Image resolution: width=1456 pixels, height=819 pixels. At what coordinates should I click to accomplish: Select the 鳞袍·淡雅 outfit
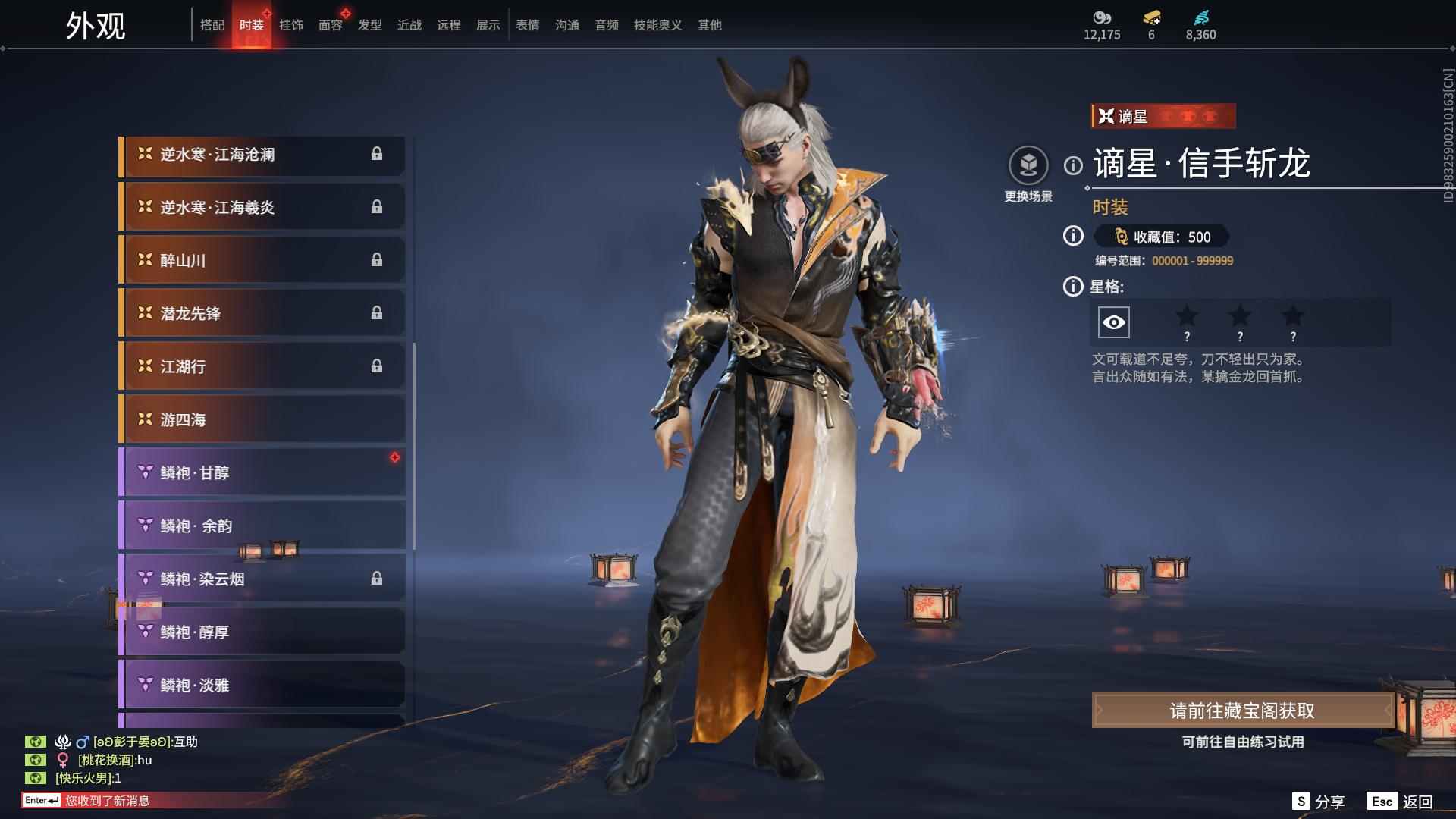(262, 686)
